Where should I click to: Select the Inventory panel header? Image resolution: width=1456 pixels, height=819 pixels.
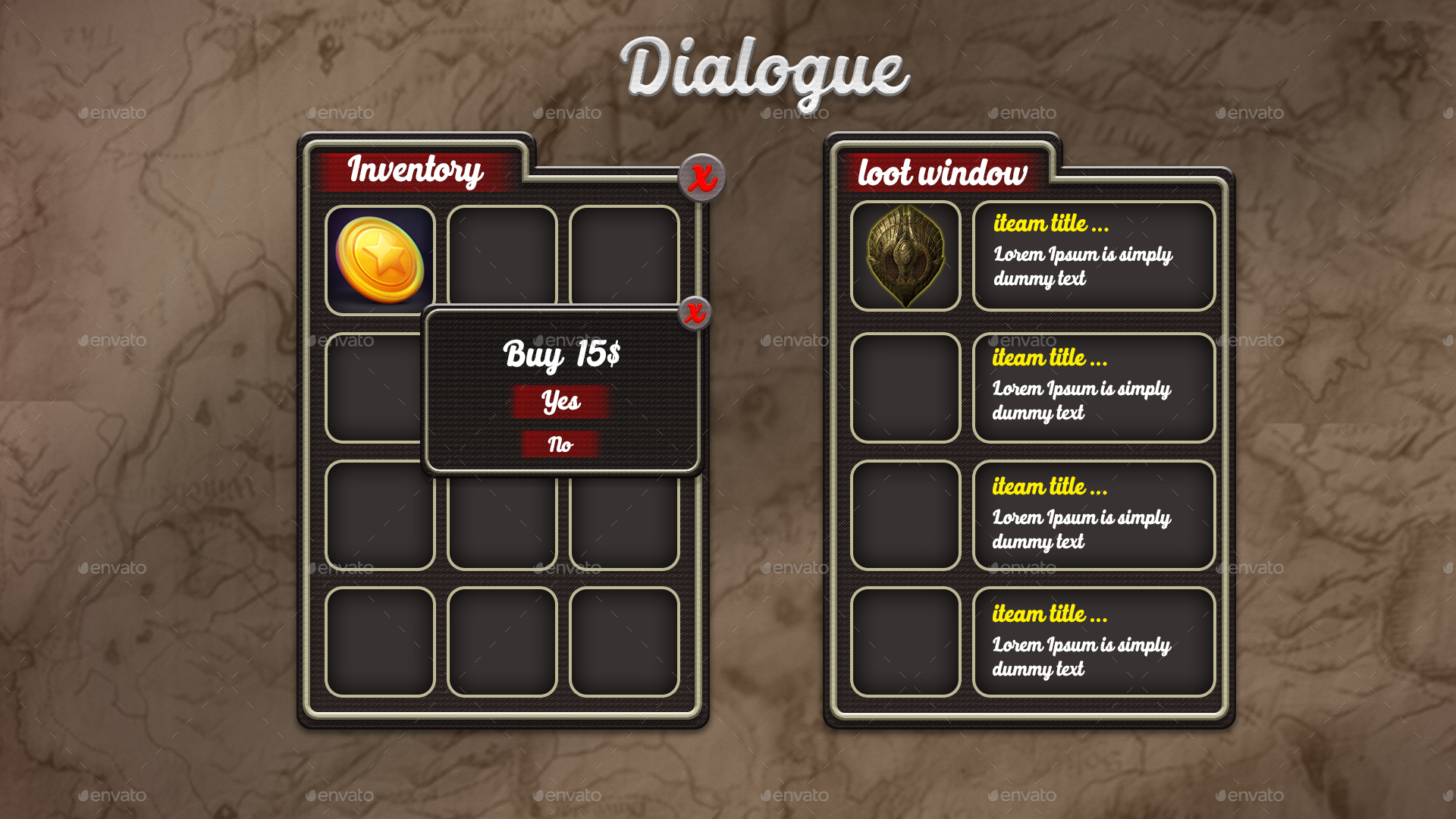(x=416, y=171)
